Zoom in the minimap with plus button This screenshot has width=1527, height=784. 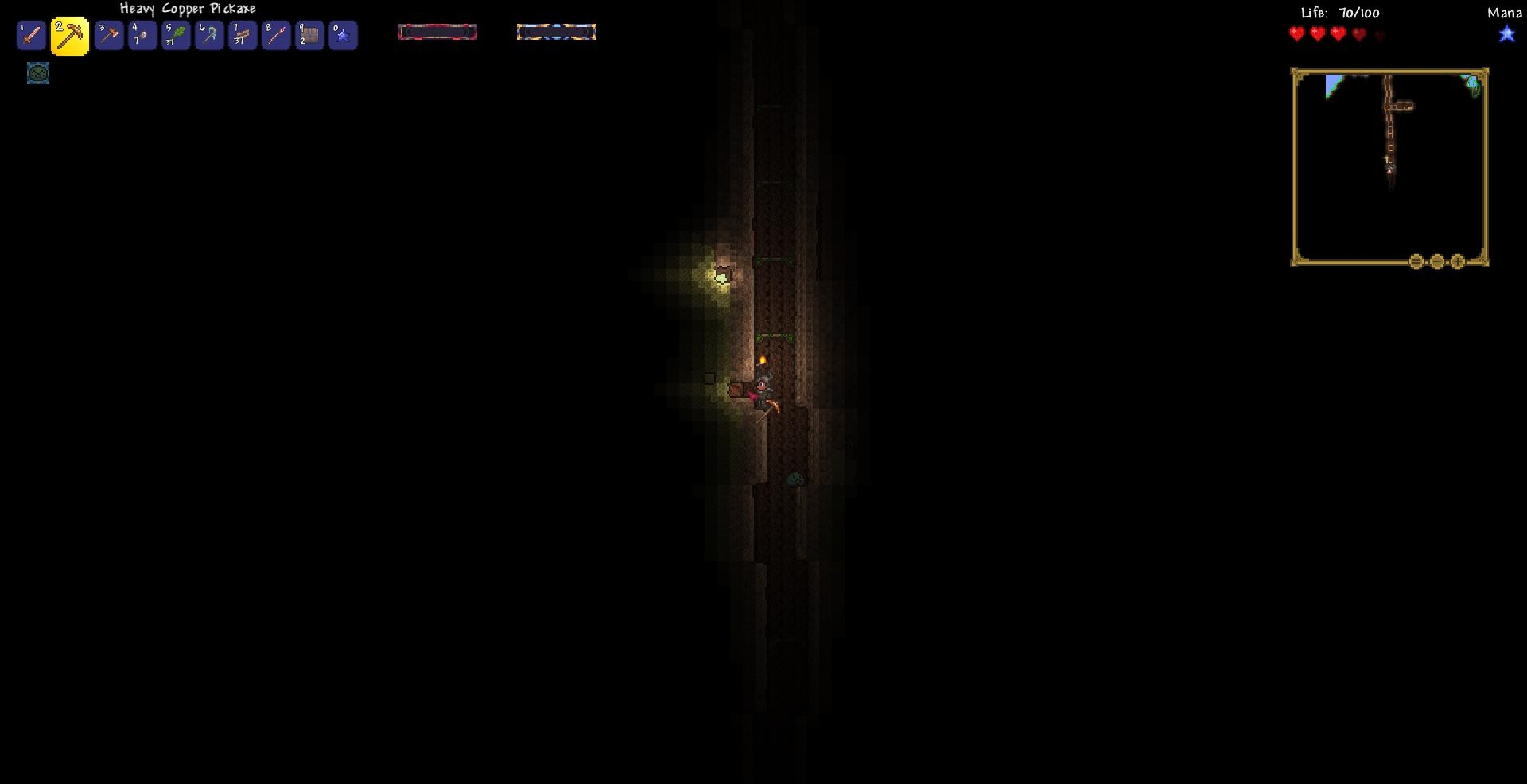1458,262
